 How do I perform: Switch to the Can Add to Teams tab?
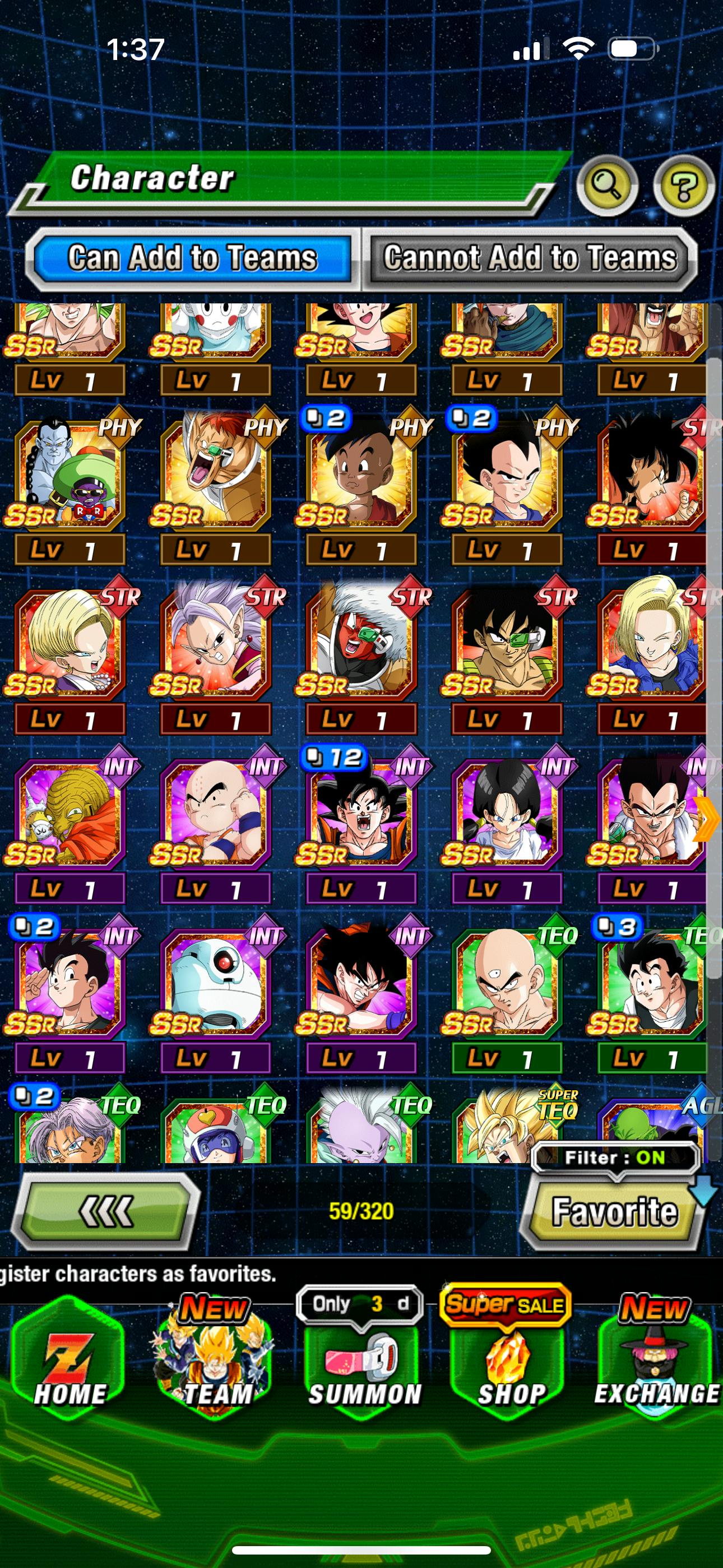192,258
